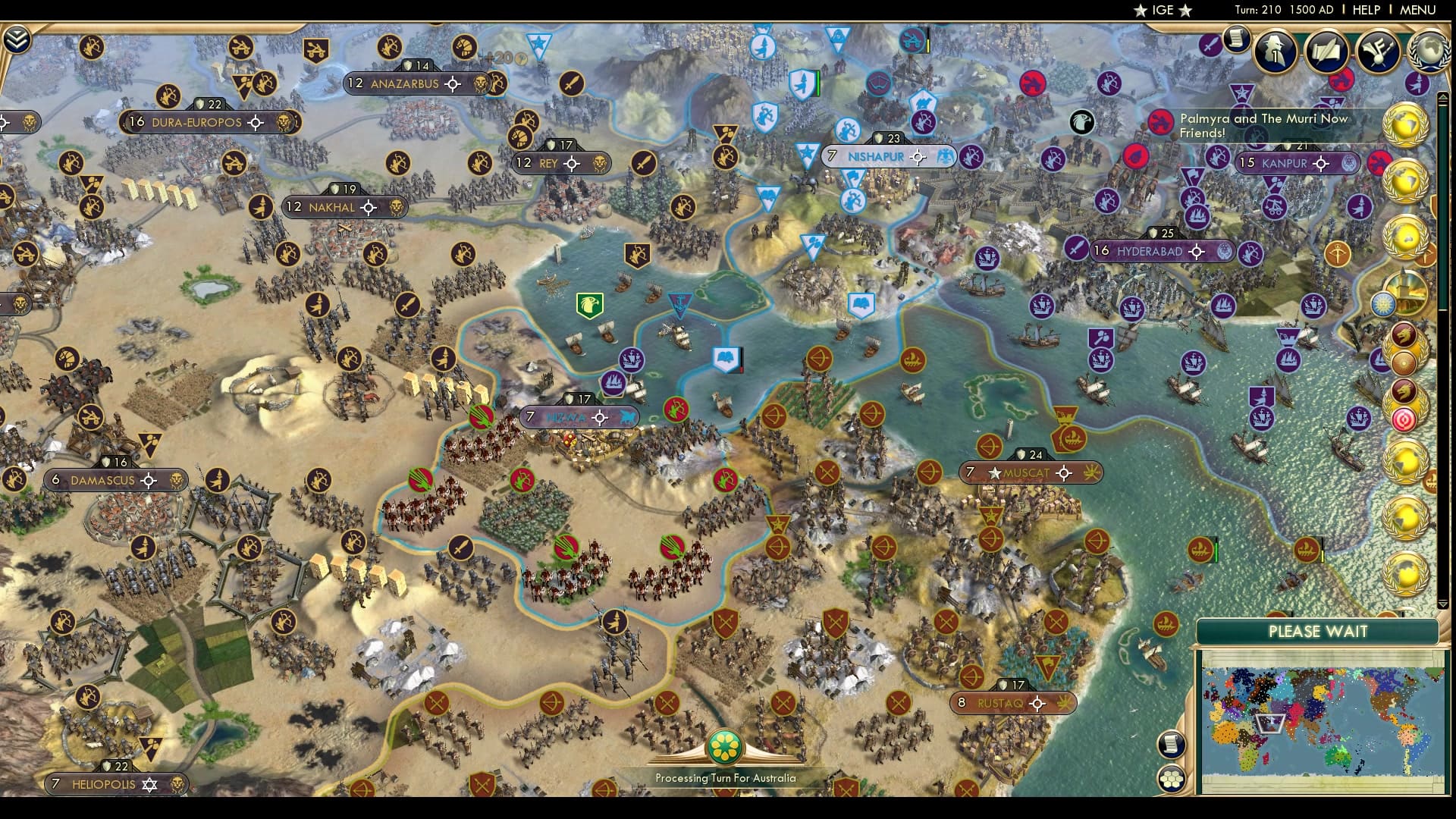Toggle the hex grid via the honeycomb icon
Viewport: 1456px width, 819px height.
(1171, 778)
